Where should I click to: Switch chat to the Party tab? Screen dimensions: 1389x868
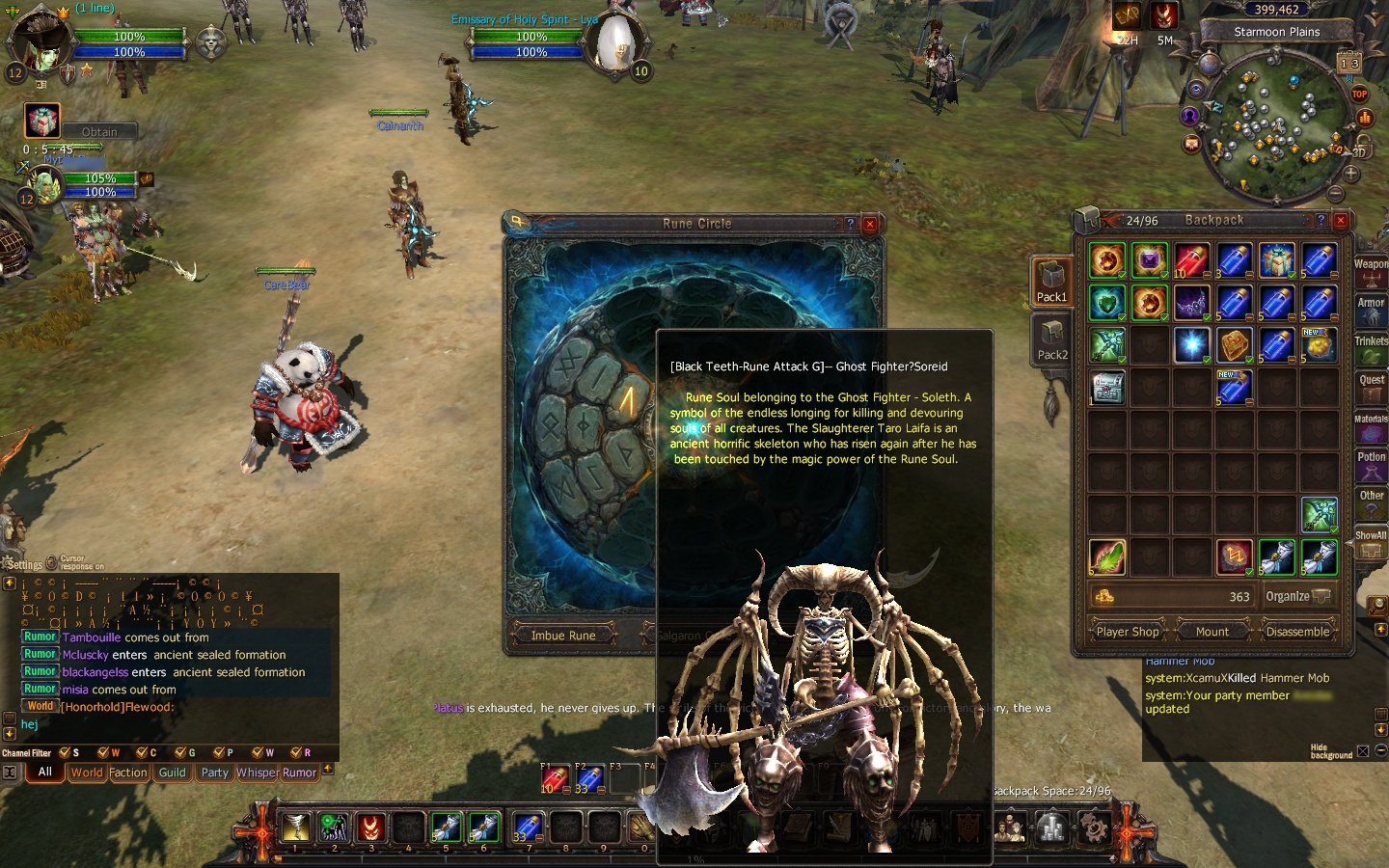[x=214, y=773]
